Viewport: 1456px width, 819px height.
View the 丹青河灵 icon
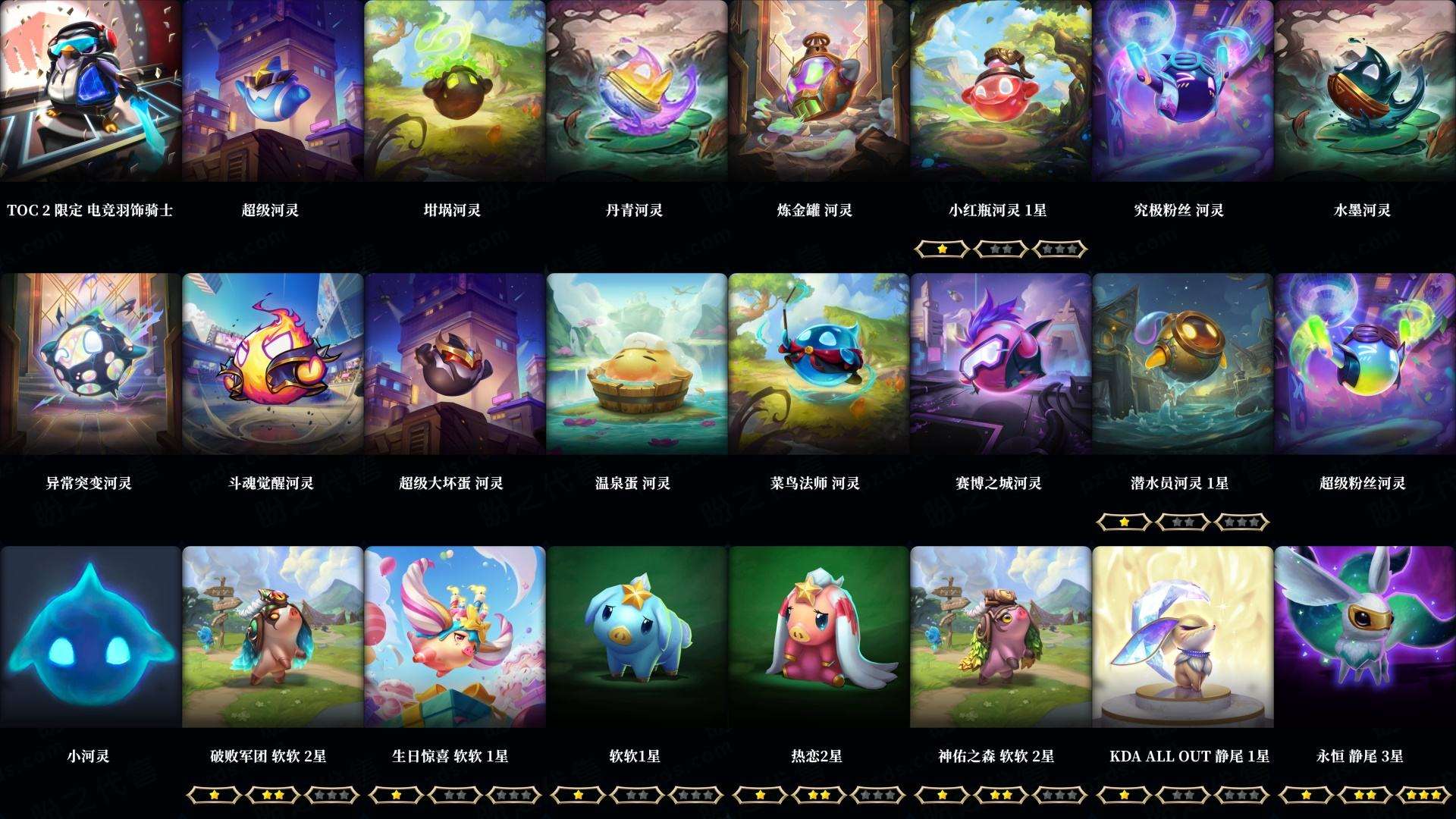click(x=635, y=91)
